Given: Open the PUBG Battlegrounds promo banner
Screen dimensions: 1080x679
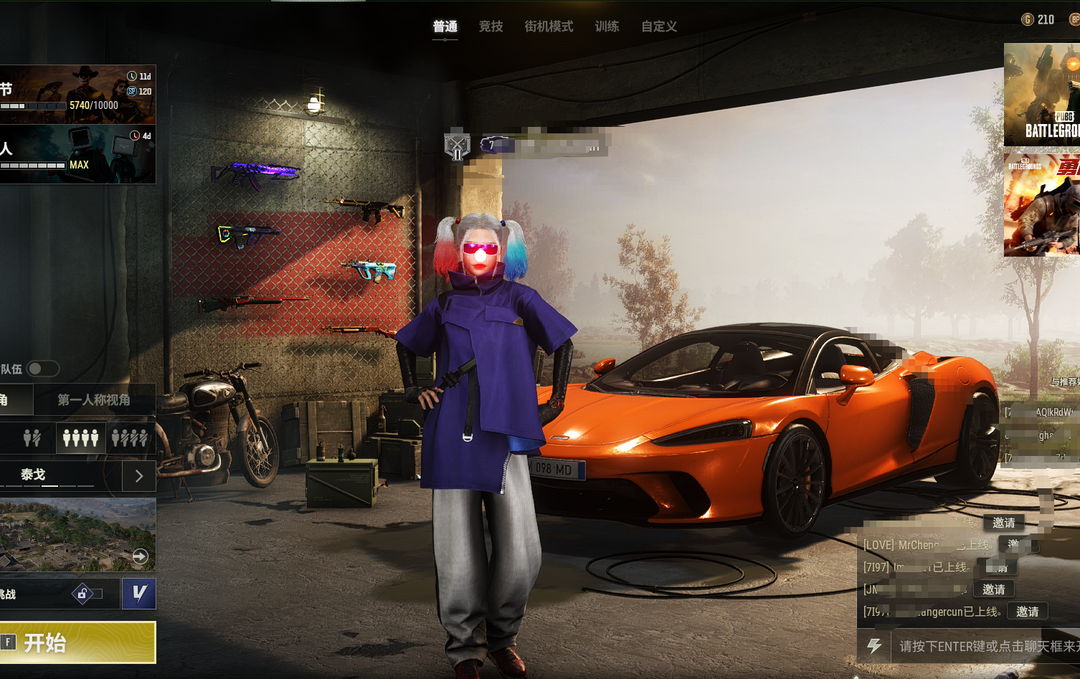Looking at the screenshot, I should (x=1041, y=95).
